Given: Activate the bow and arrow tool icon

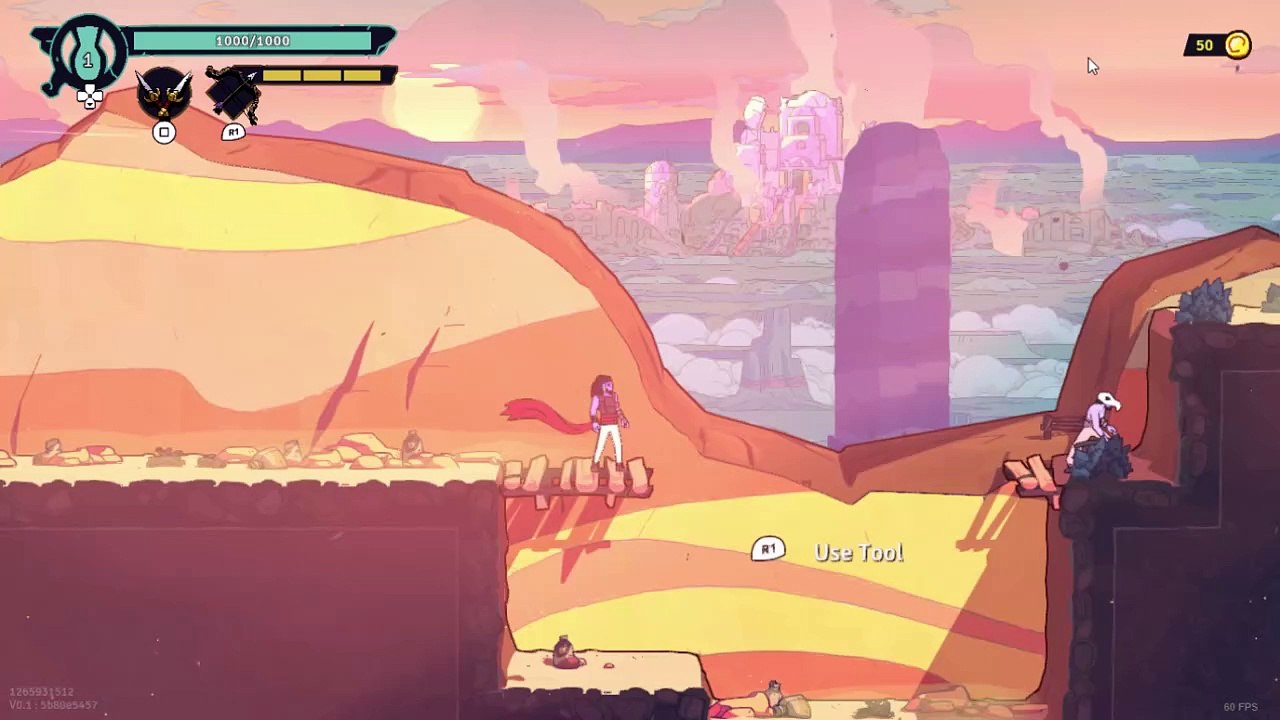Looking at the screenshot, I should tap(234, 95).
